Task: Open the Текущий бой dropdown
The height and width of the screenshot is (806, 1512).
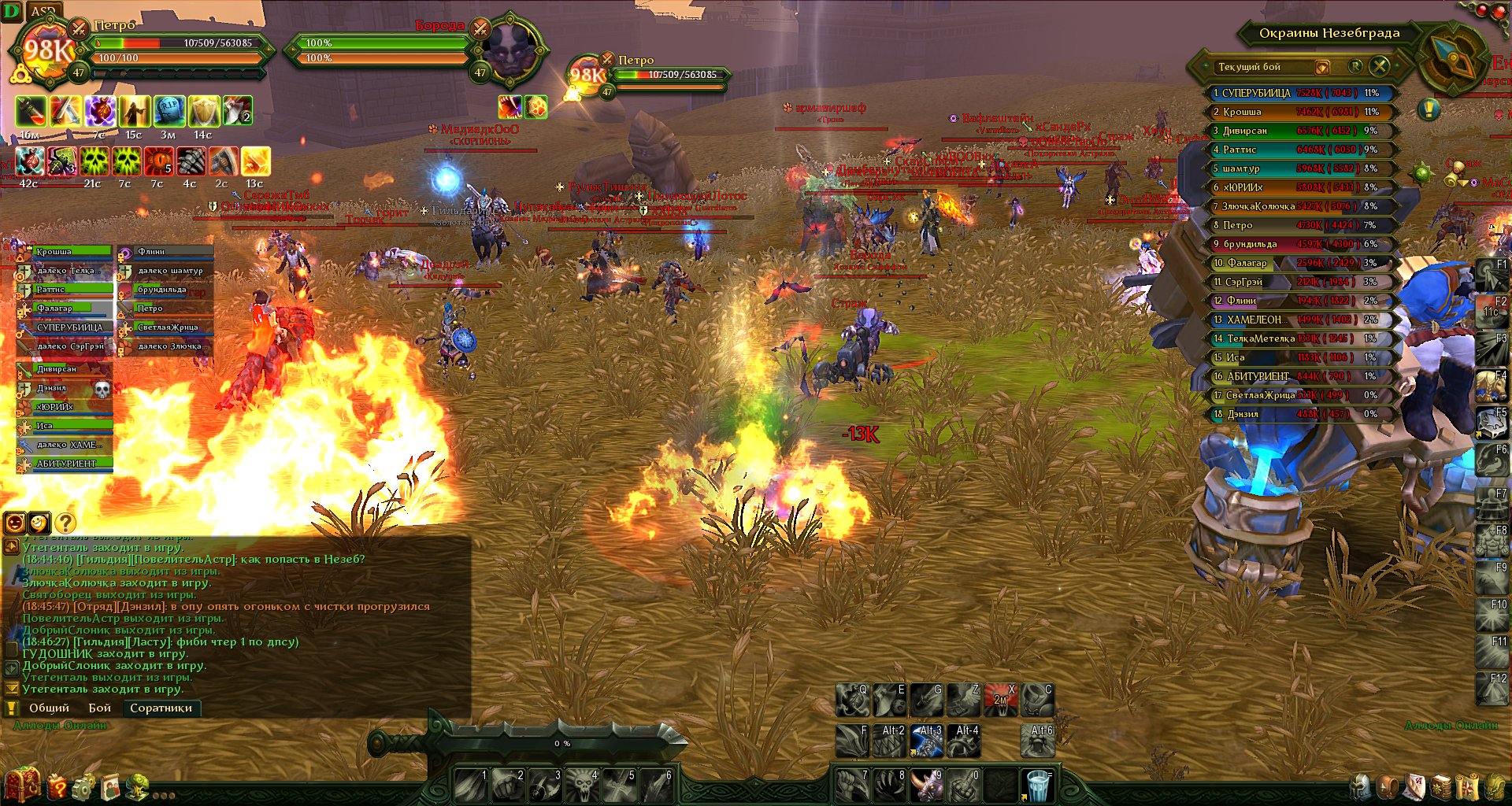Action: [1322, 67]
